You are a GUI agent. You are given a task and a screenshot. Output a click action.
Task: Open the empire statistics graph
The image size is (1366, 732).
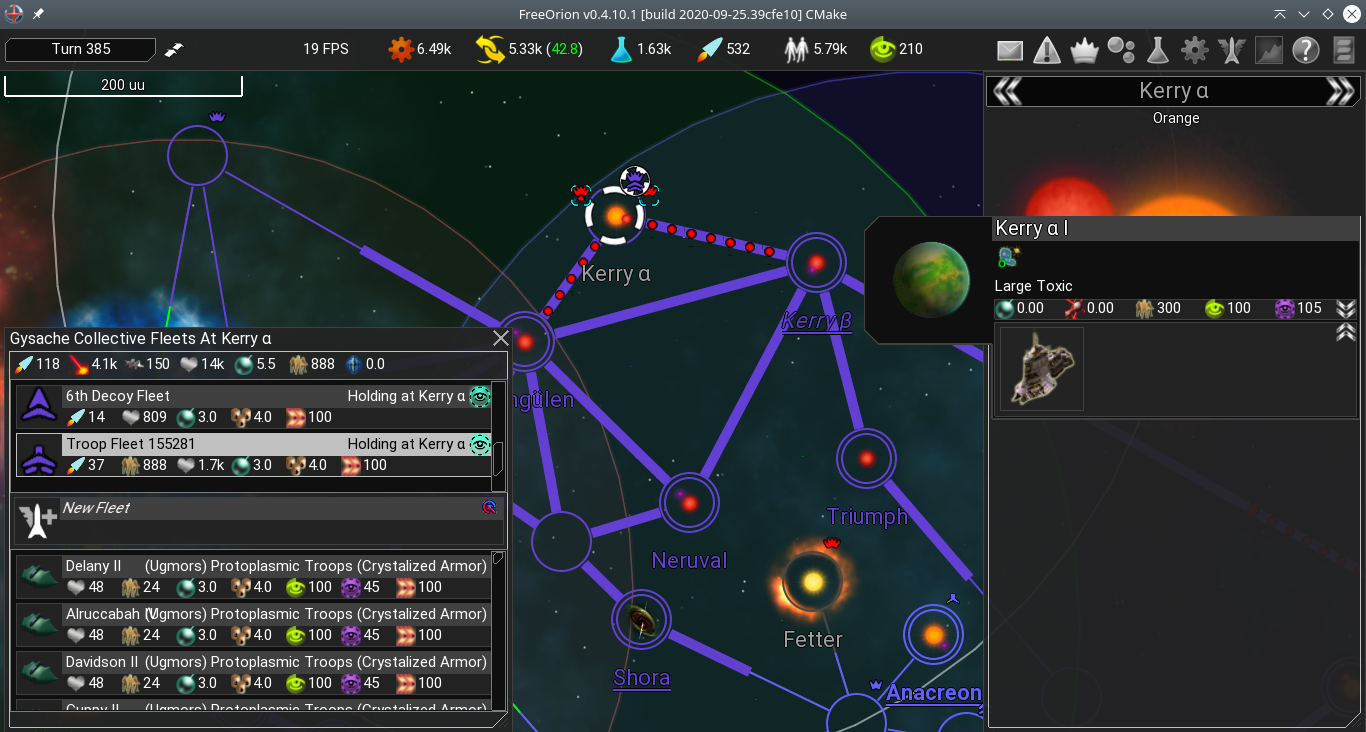click(x=1268, y=49)
